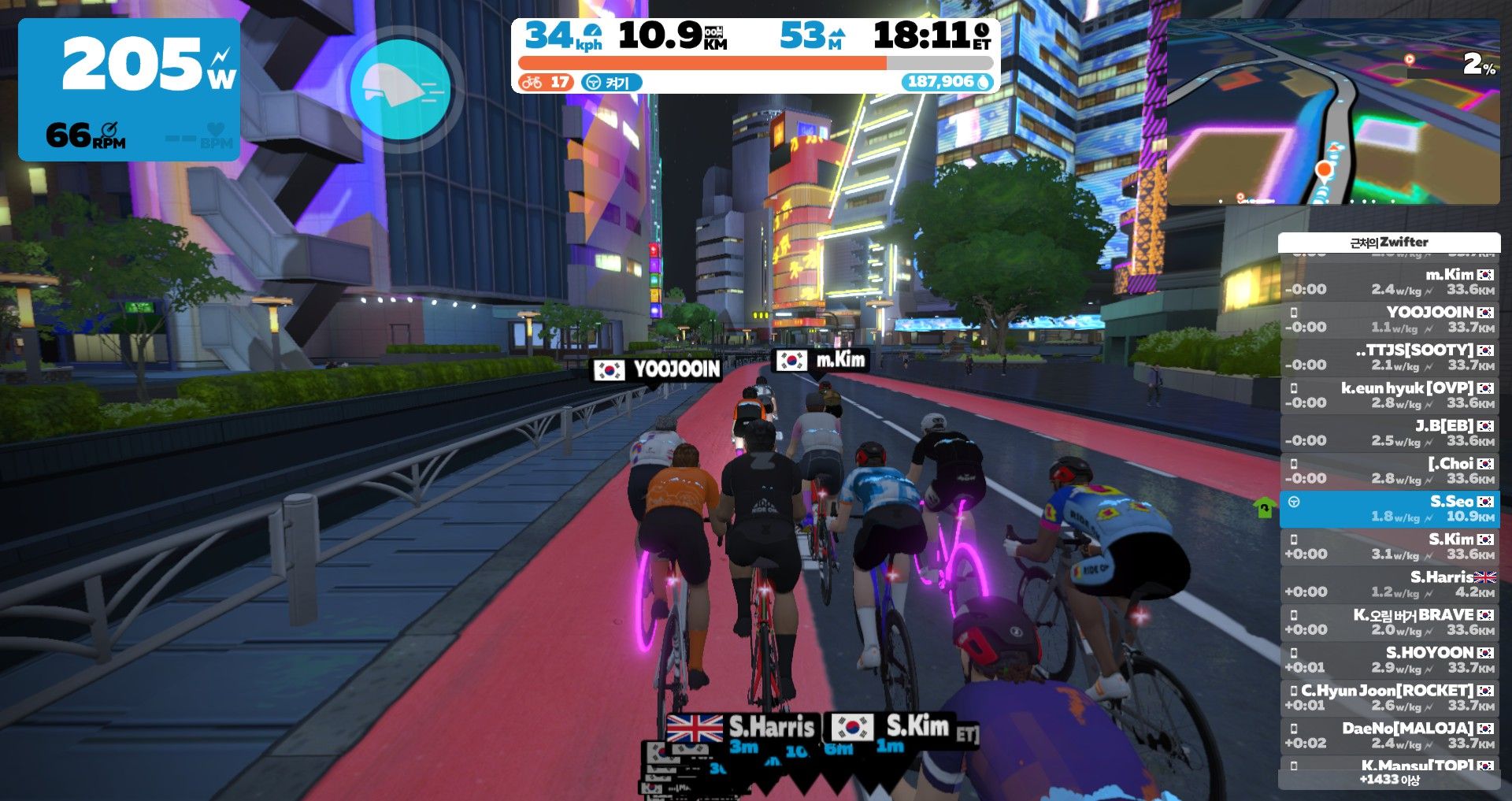Activate the aero helmet PowerUp
Viewport: 1512px width, 801px height.
(x=400, y=90)
